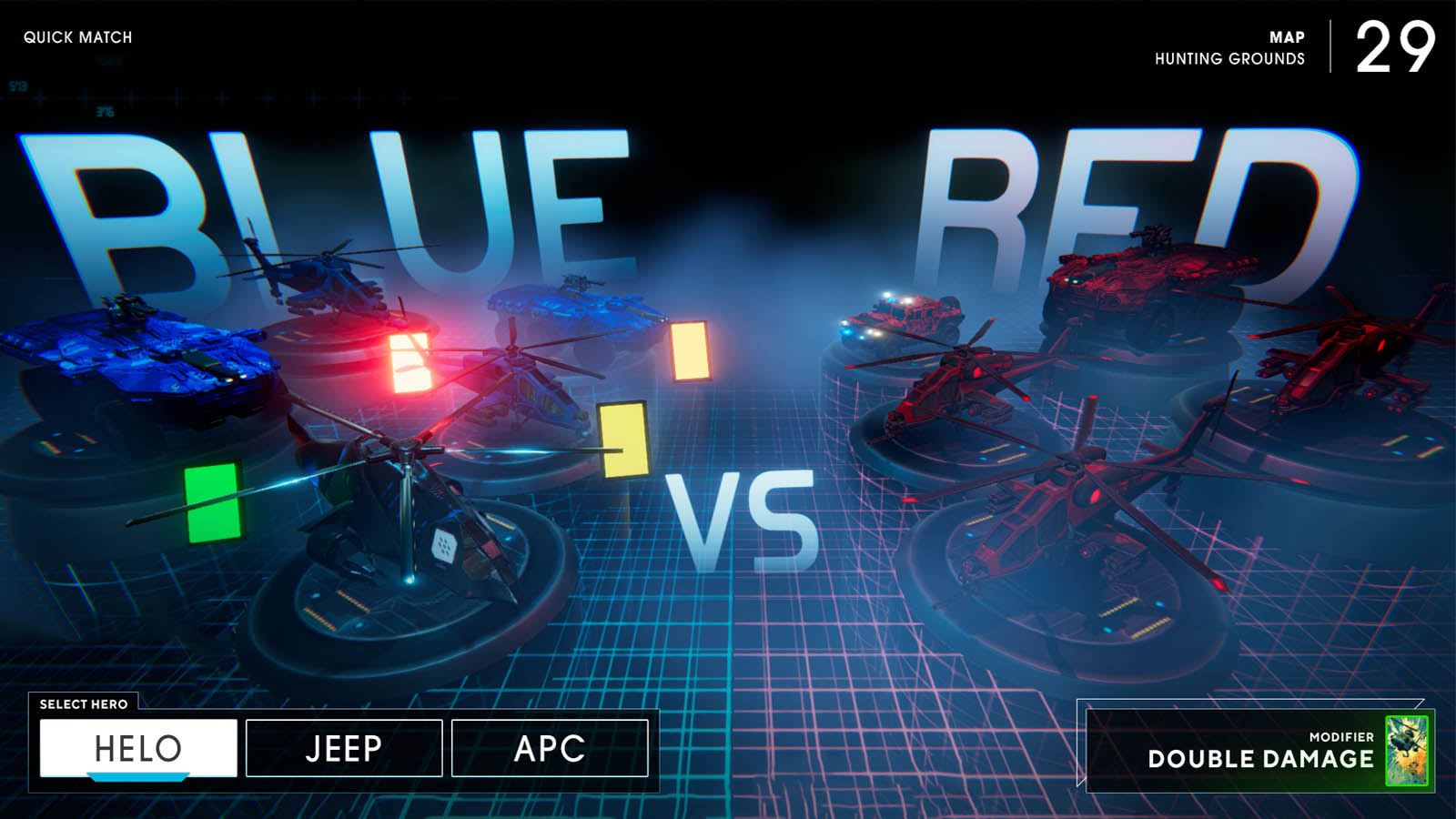Click the QUICK MATCH label
Image resolution: width=1456 pixels, height=819 pixels.
pos(78,37)
